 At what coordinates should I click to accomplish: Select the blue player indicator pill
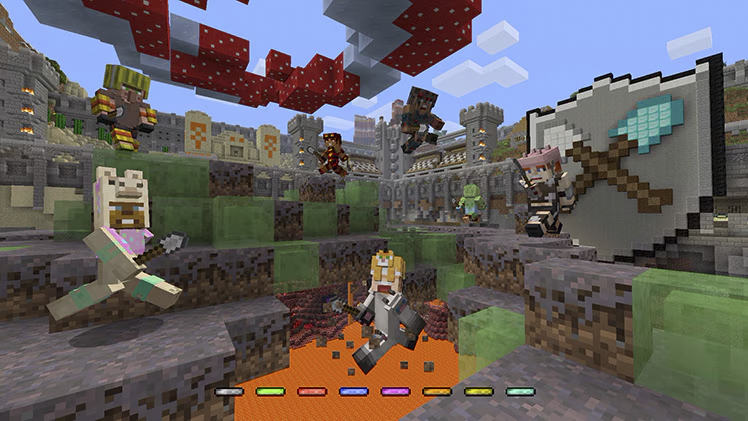point(353,391)
